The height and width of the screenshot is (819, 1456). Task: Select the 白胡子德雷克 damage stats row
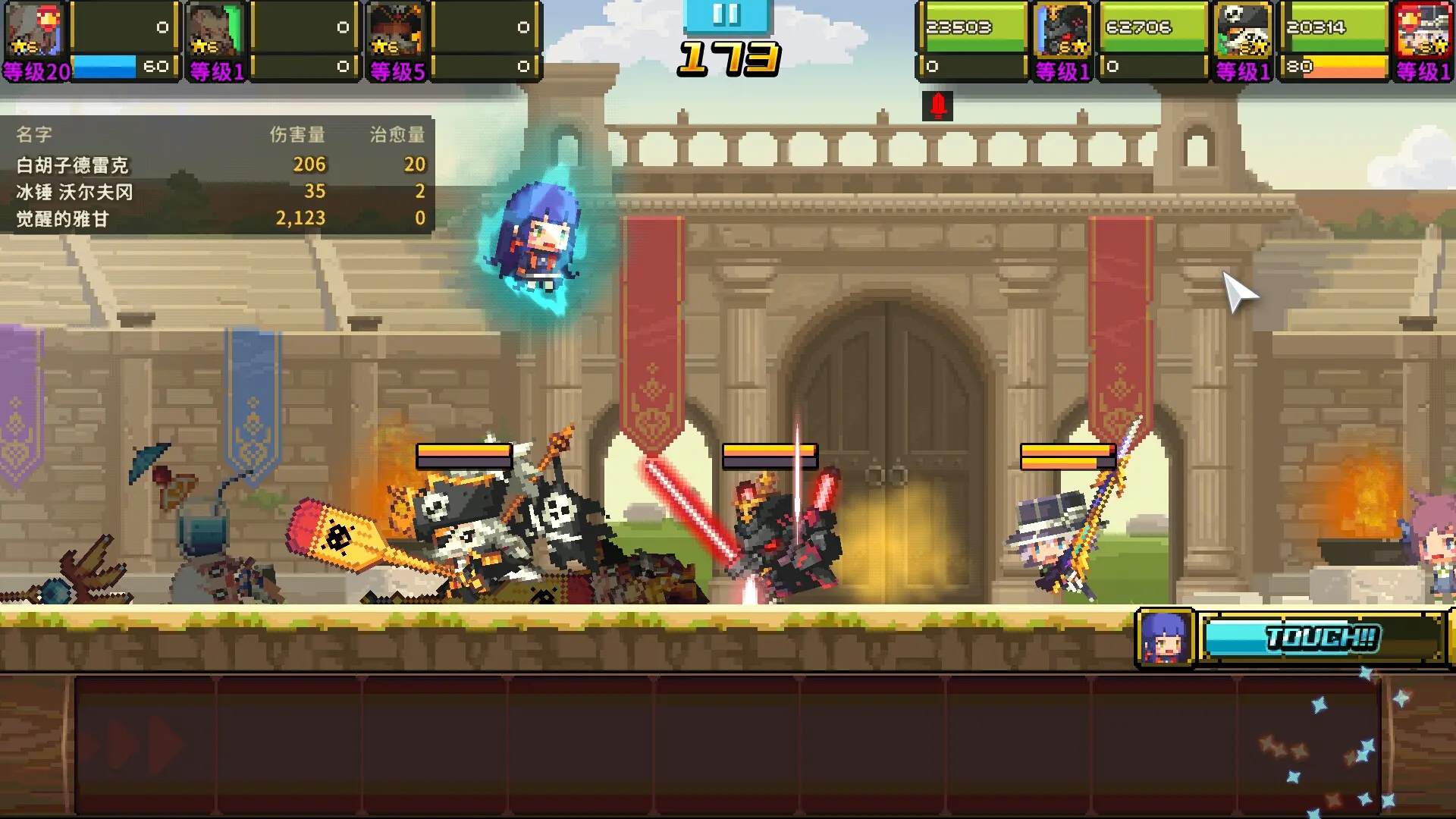(220, 165)
